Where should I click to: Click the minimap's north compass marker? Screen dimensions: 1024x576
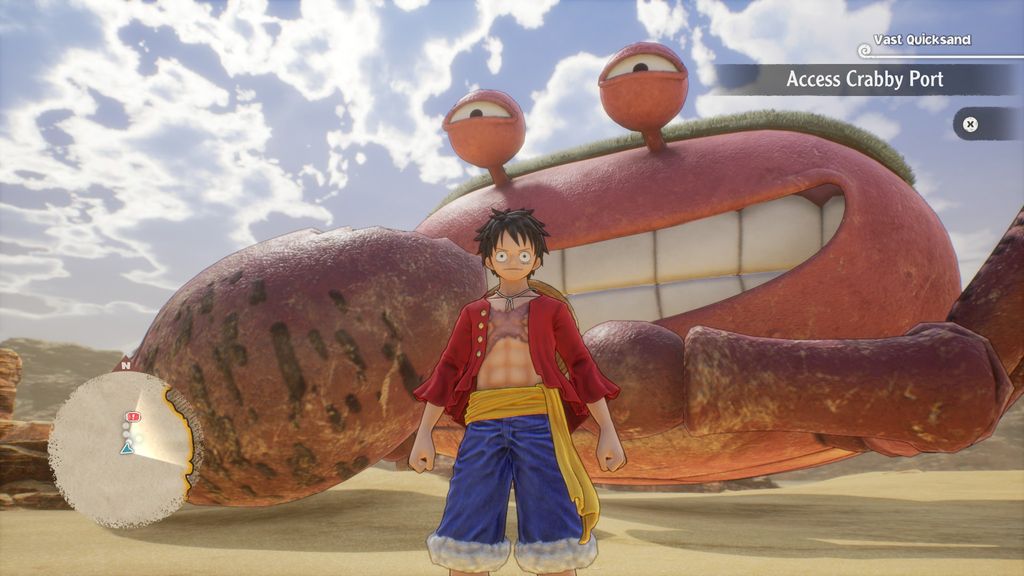[x=124, y=366]
